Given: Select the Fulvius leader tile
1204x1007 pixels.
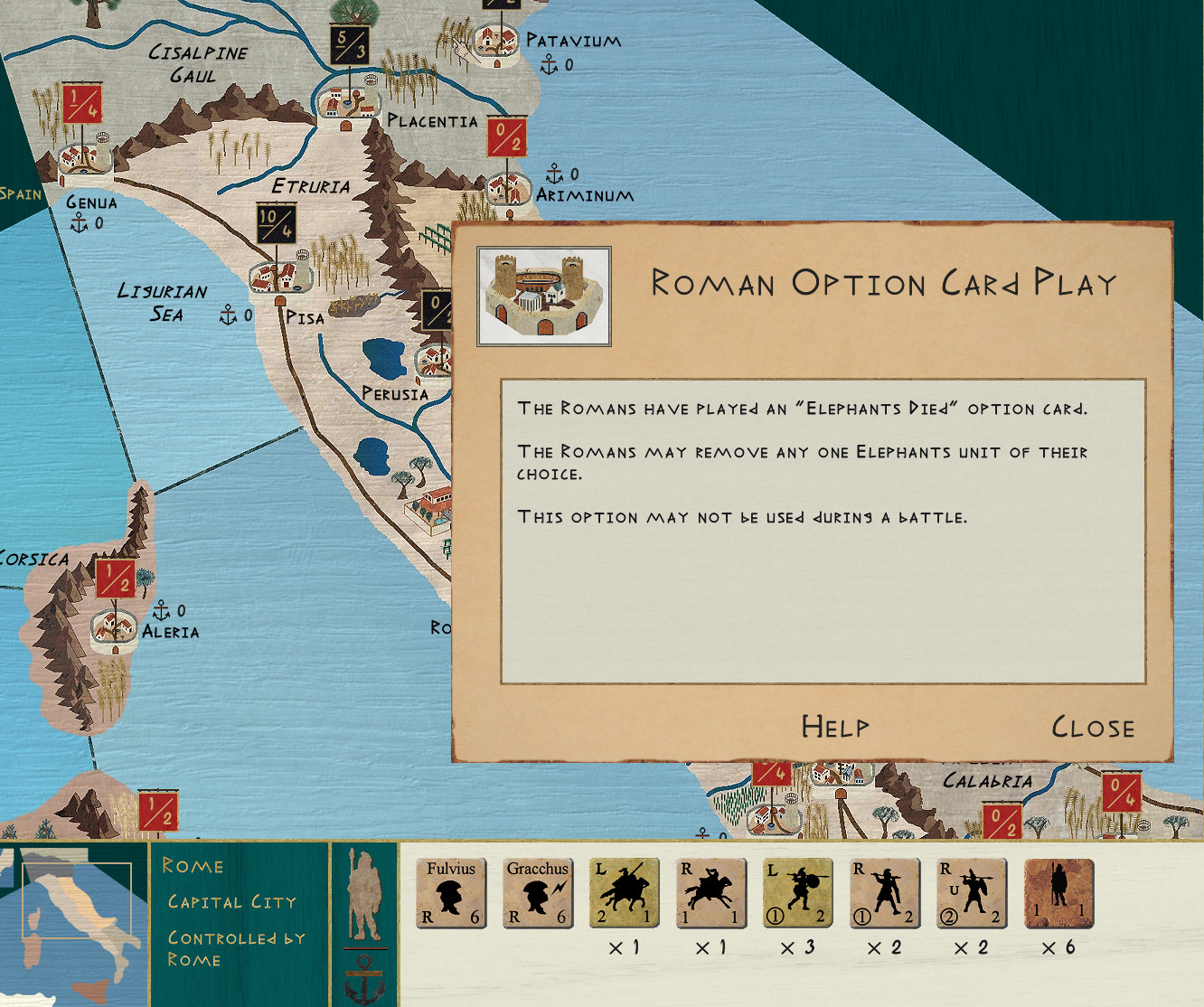Looking at the screenshot, I should point(451,893).
